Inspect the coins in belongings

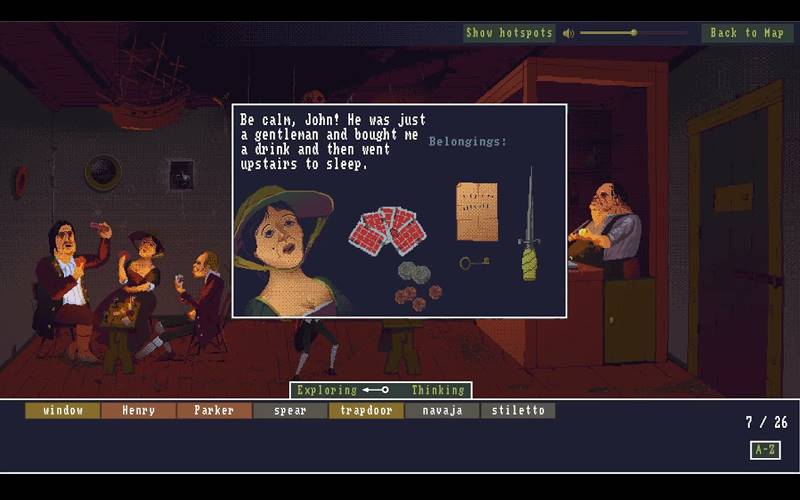click(x=413, y=284)
